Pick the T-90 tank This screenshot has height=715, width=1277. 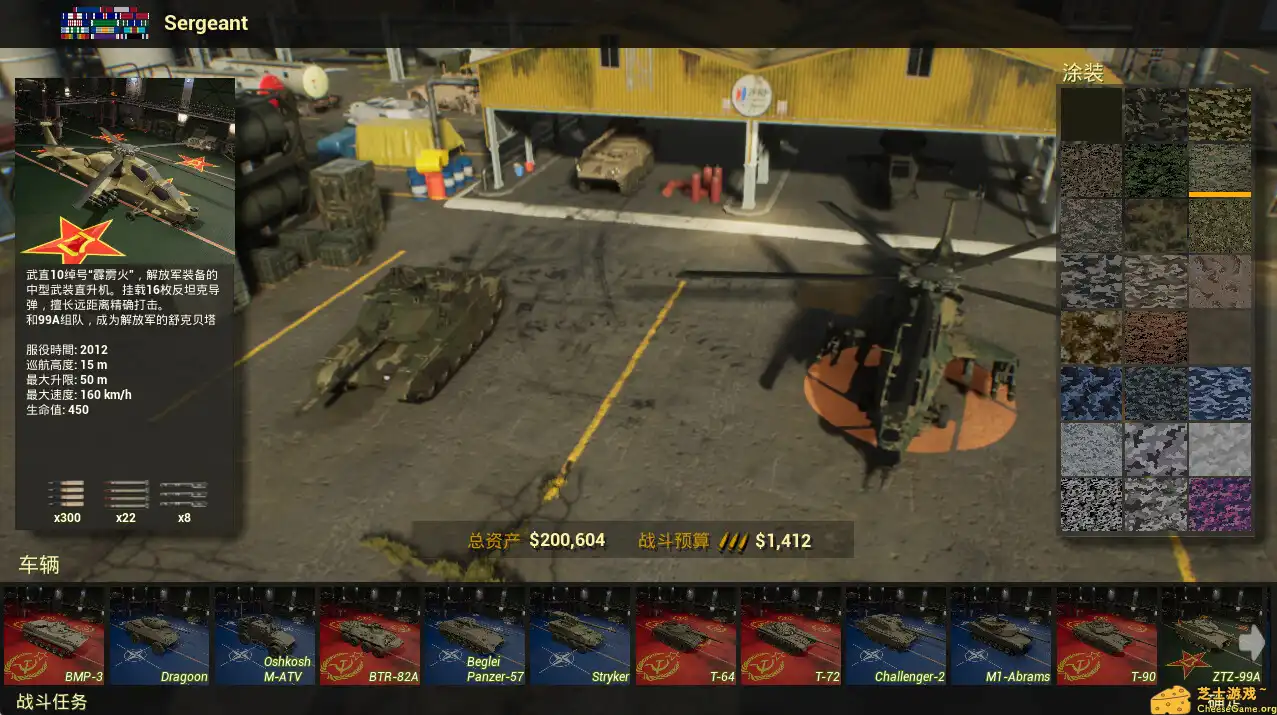click(x=1107, y=636)
